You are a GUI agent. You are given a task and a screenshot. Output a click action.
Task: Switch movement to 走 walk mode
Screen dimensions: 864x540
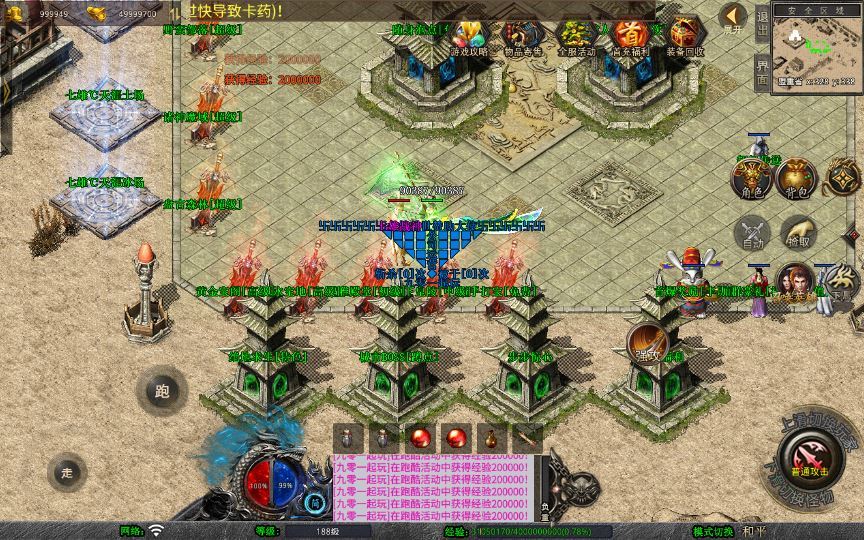click(x=67, y=472)
